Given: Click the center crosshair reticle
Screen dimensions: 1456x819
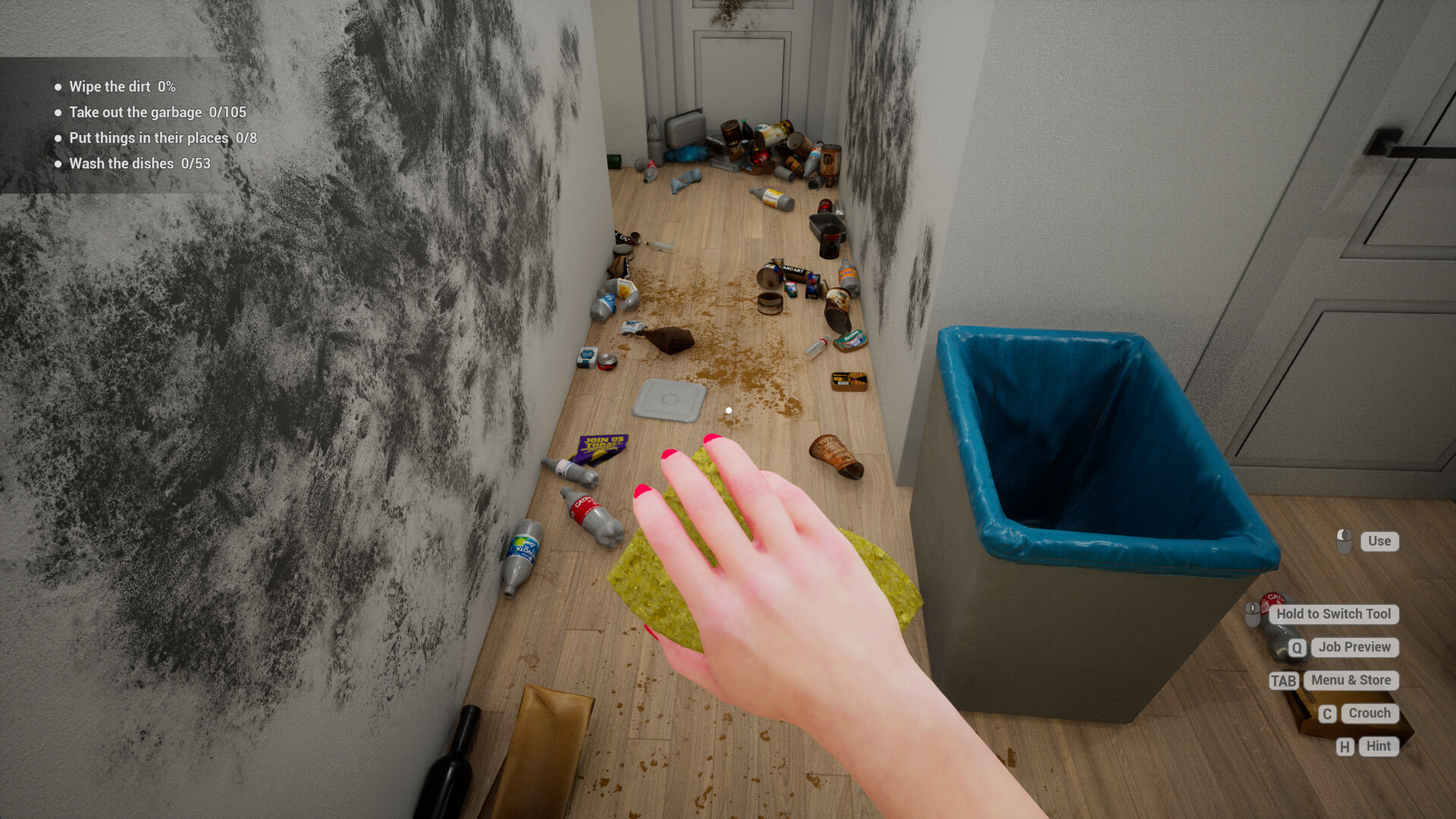Looking at the screenshot, I should [728, 409].
